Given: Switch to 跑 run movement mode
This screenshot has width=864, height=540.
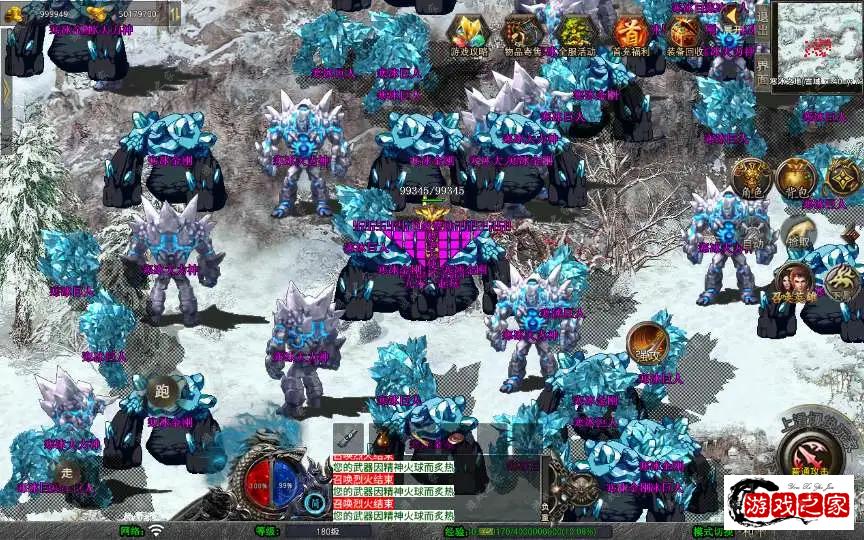Looking at the screenshot, I should 162,391.
